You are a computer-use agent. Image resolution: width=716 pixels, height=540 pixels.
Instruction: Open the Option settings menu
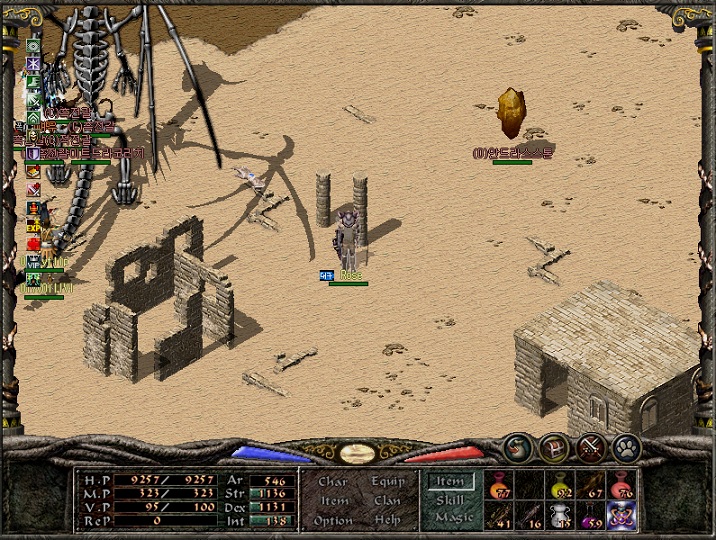(x=333, y=520)
